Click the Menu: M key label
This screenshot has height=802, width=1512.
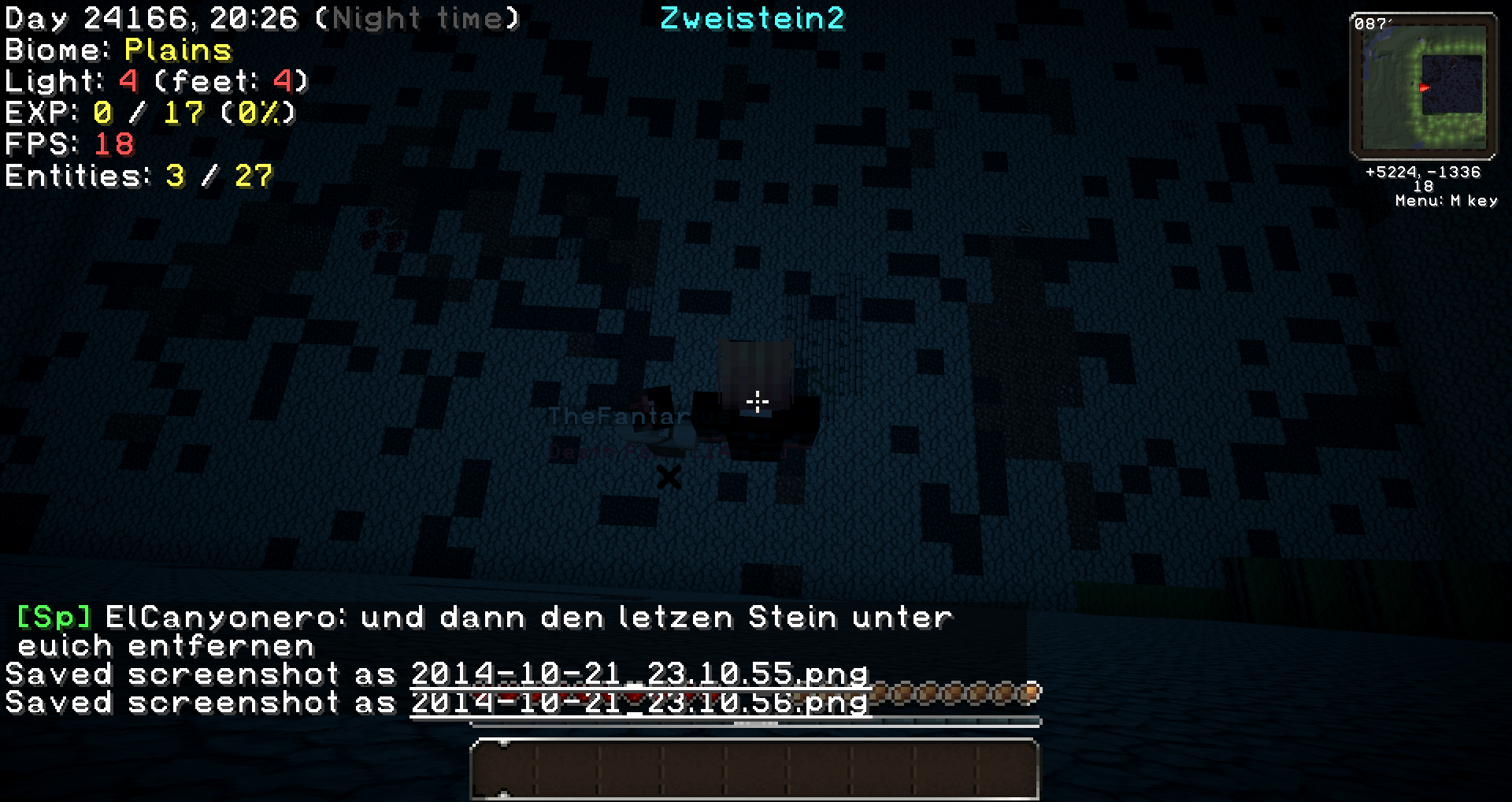pyautogui.click(x=1446, y=201)
